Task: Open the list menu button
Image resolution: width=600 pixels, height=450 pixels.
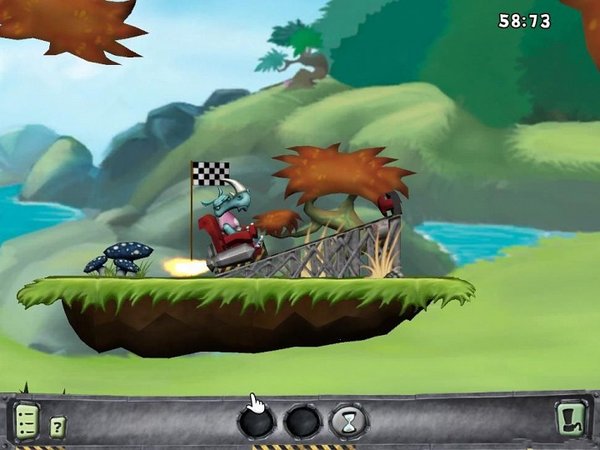Action: point(26,421)
